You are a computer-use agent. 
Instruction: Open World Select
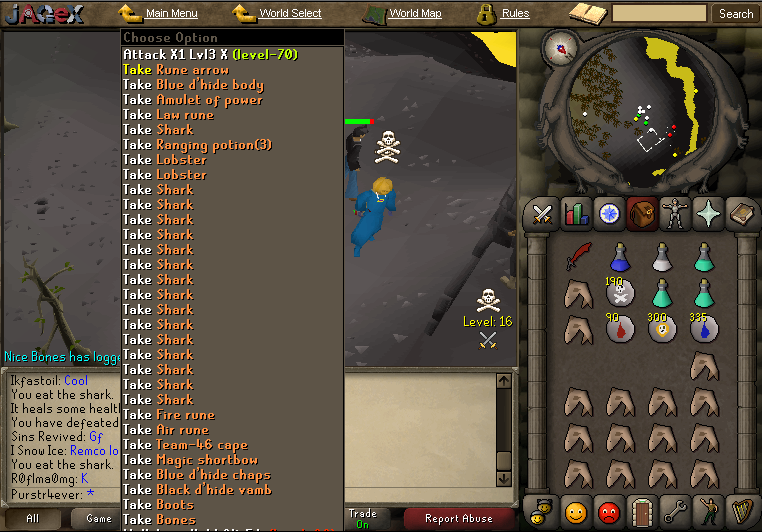[289, 14]
